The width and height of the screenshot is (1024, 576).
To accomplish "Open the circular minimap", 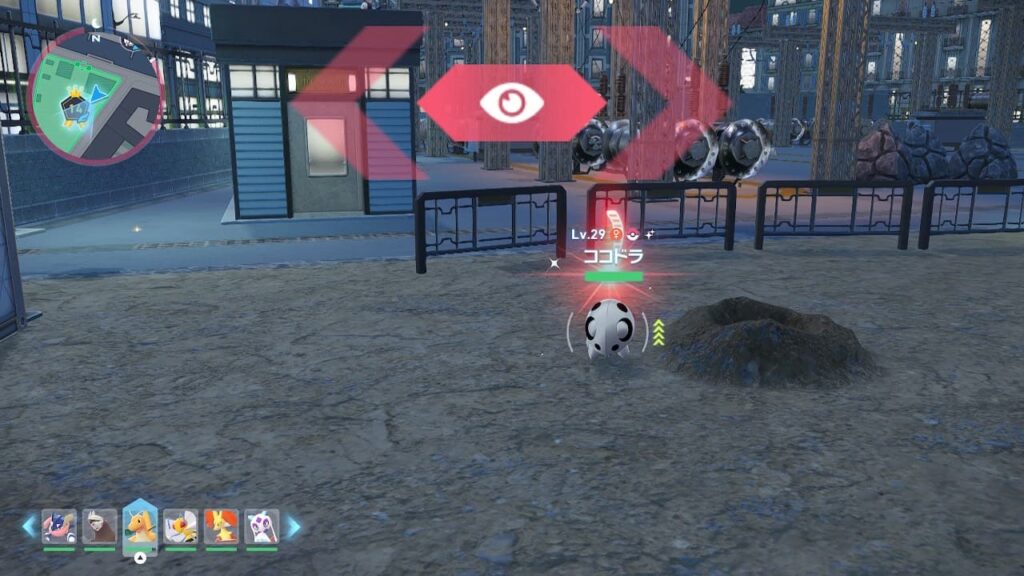I will 95,95.
